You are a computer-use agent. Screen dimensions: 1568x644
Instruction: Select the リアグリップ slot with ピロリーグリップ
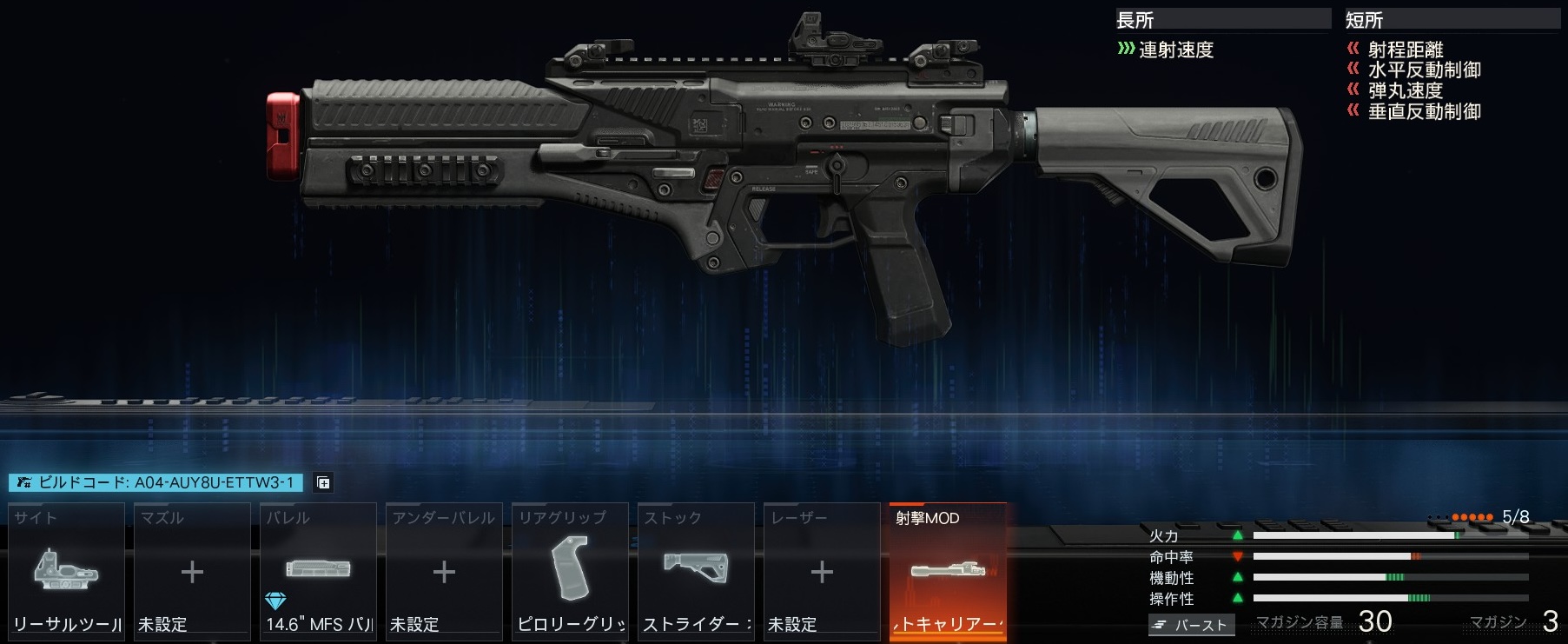click(570, 571)
